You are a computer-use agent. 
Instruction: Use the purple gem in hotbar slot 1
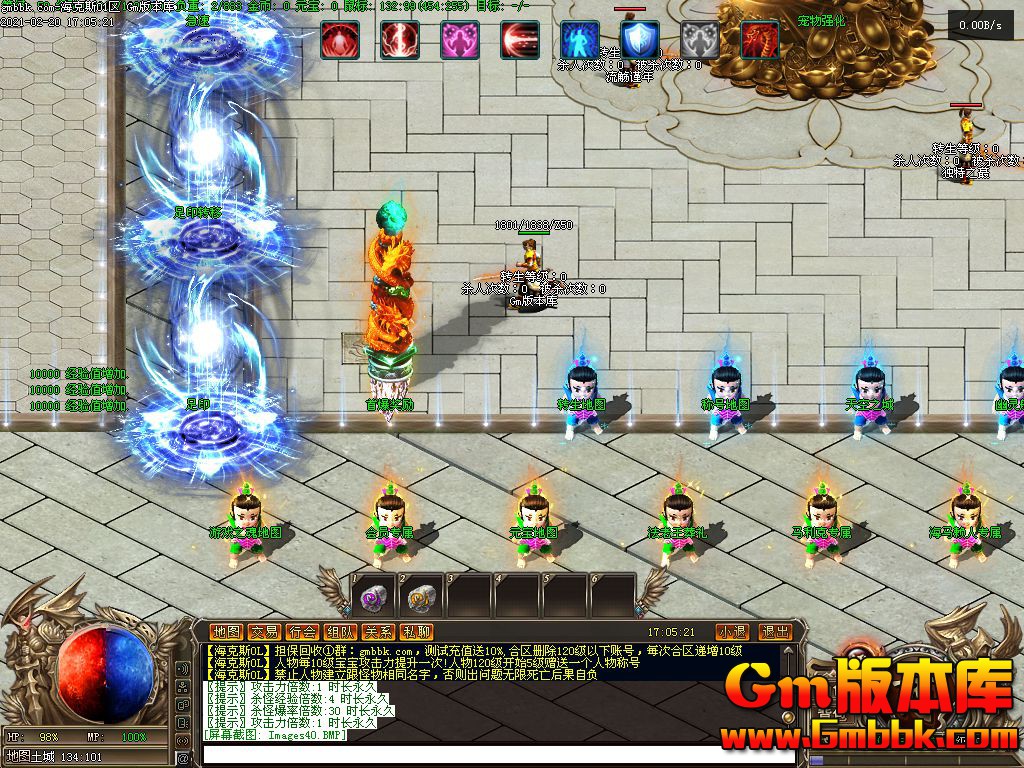[x=373, y=597]
